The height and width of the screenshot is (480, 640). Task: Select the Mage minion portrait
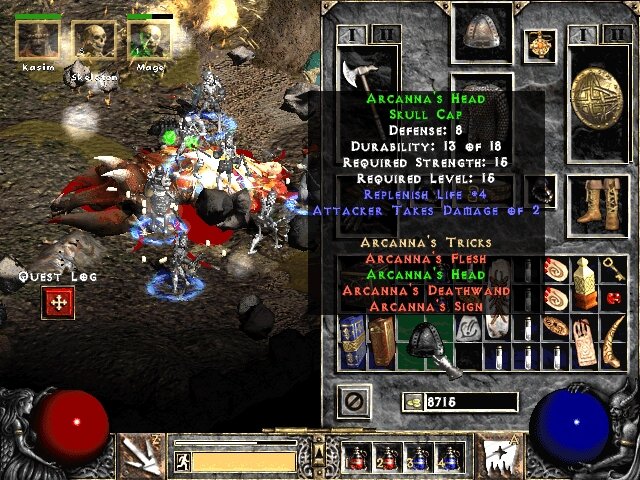coord(149,40)
